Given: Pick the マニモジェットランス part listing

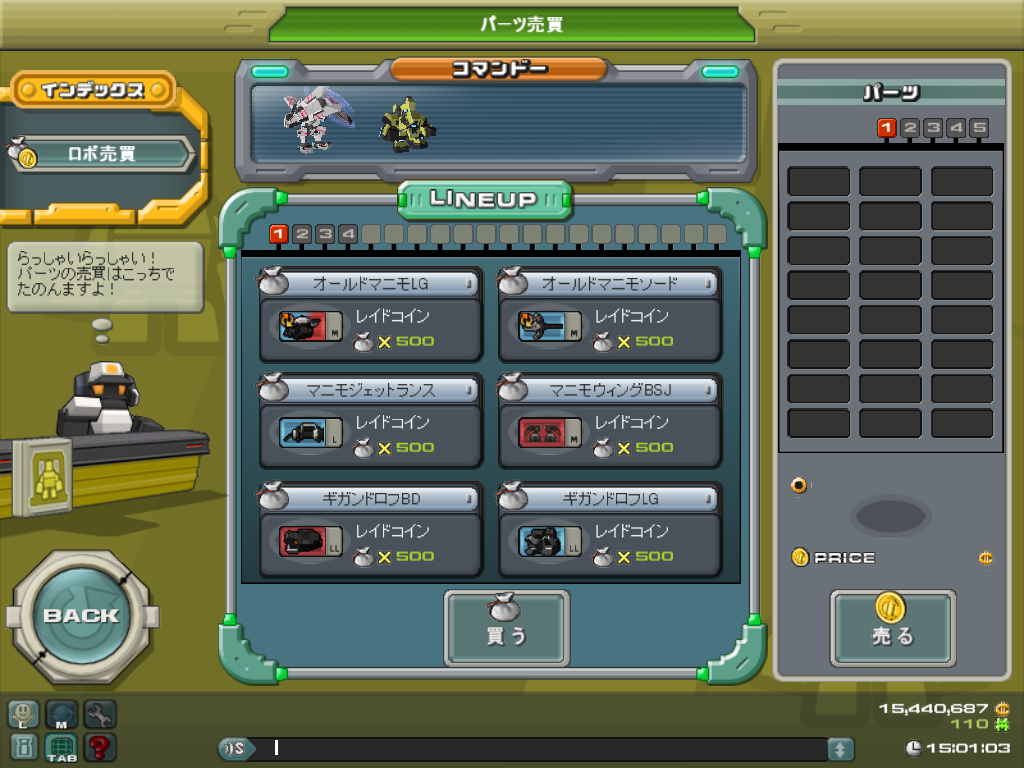Looking at the screenshot, I should click(370, 421).
